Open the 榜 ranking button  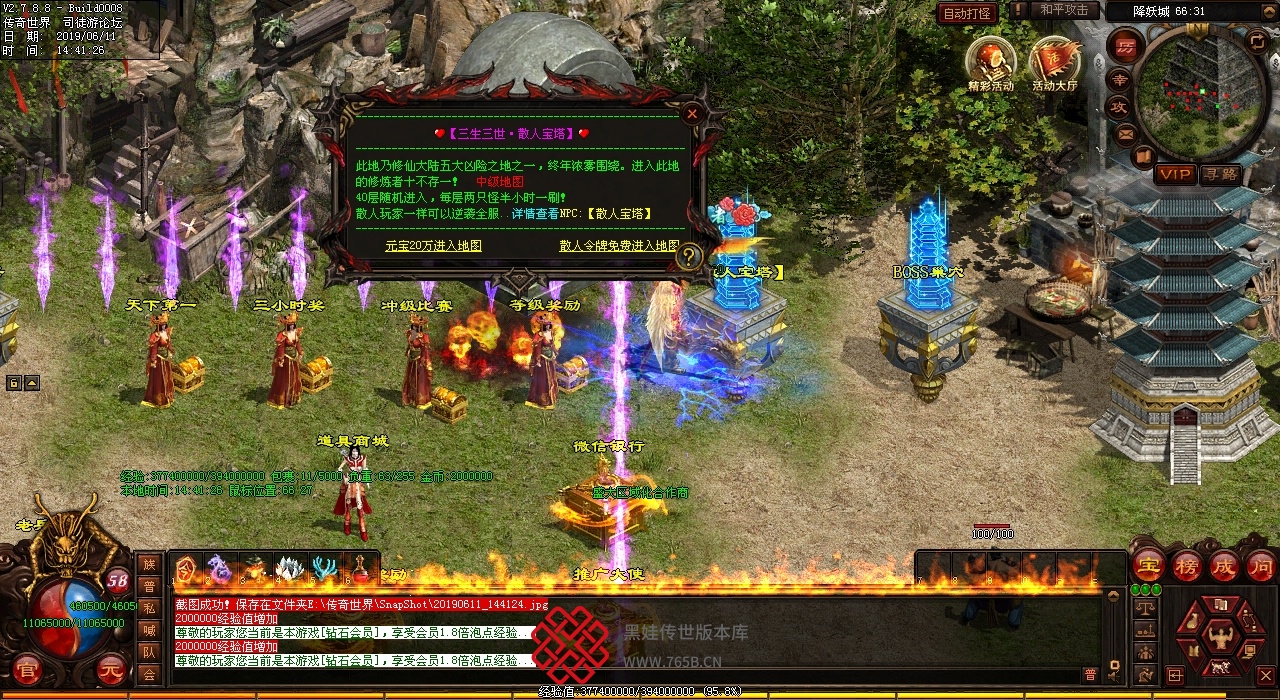click(x=1186, y=565)
